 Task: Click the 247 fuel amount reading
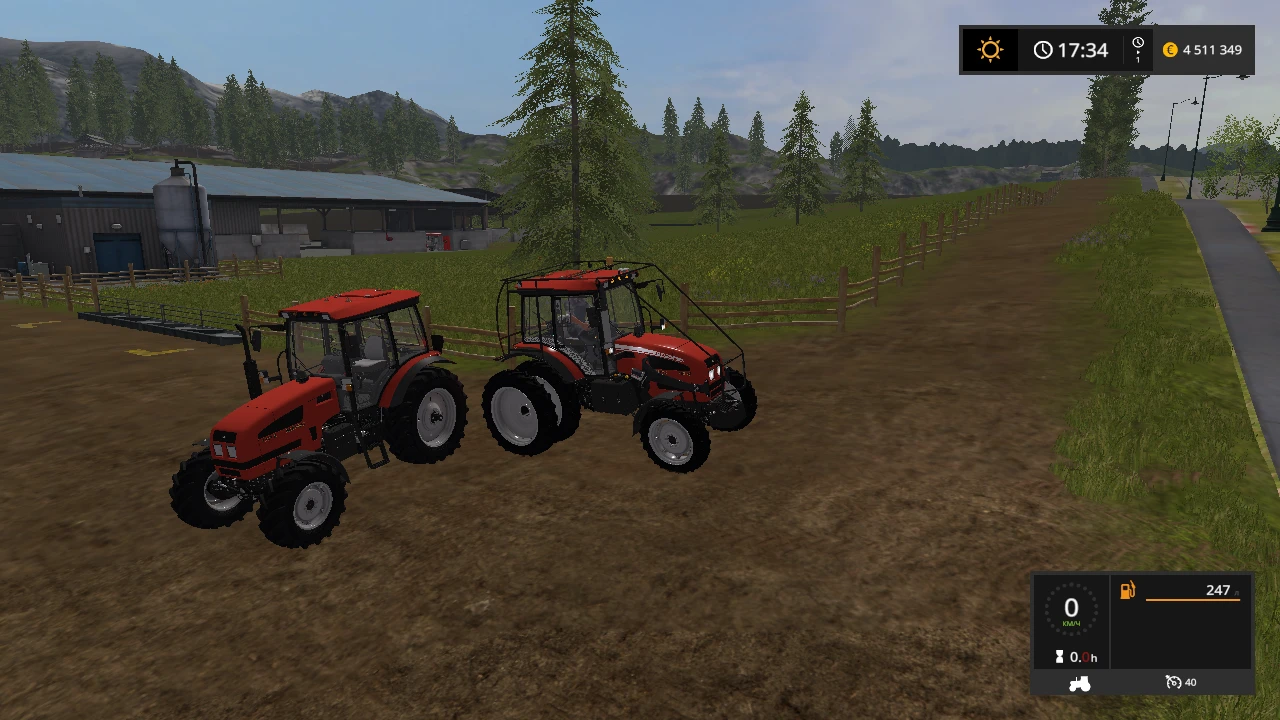(x=1218, y=590)
